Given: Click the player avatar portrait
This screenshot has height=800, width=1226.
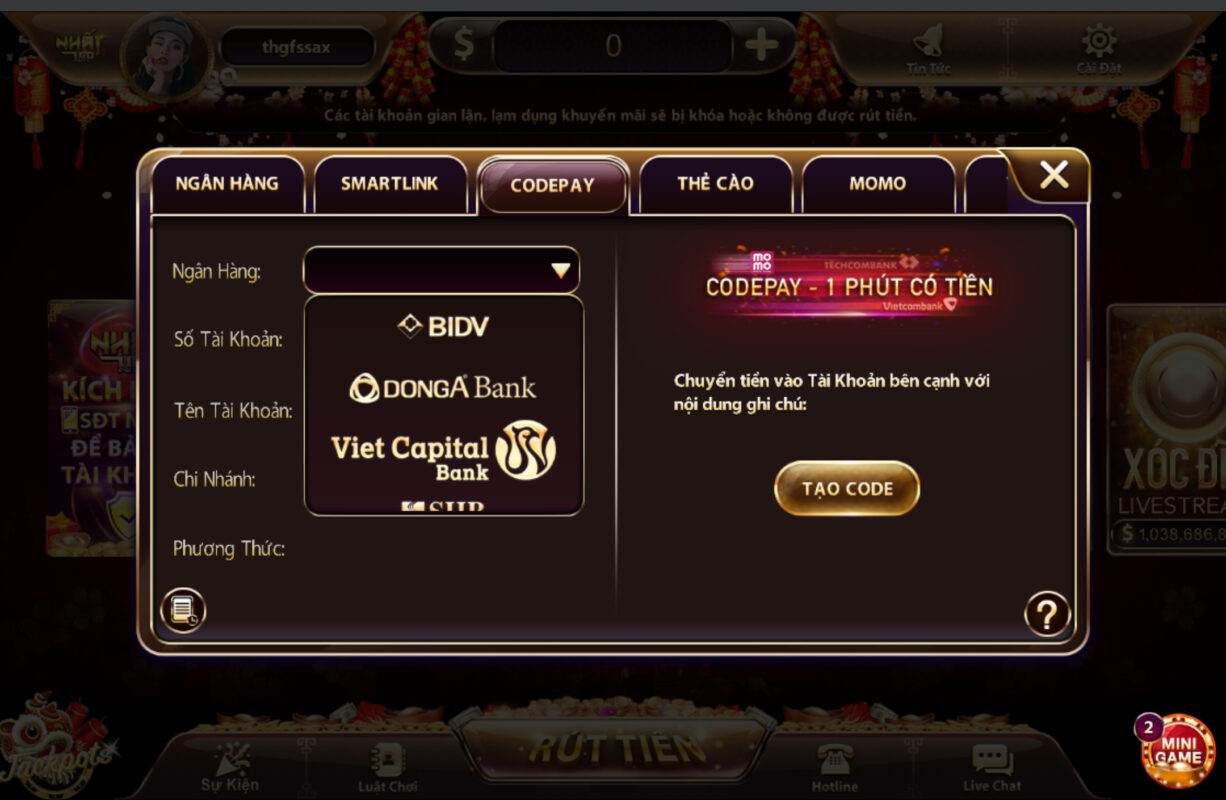Looking at the screenshot, I should coord(166,55).
